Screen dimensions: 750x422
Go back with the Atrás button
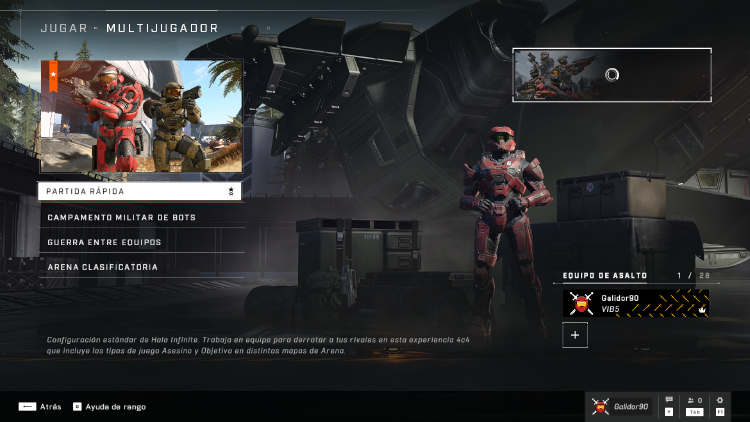click(41, 407)
